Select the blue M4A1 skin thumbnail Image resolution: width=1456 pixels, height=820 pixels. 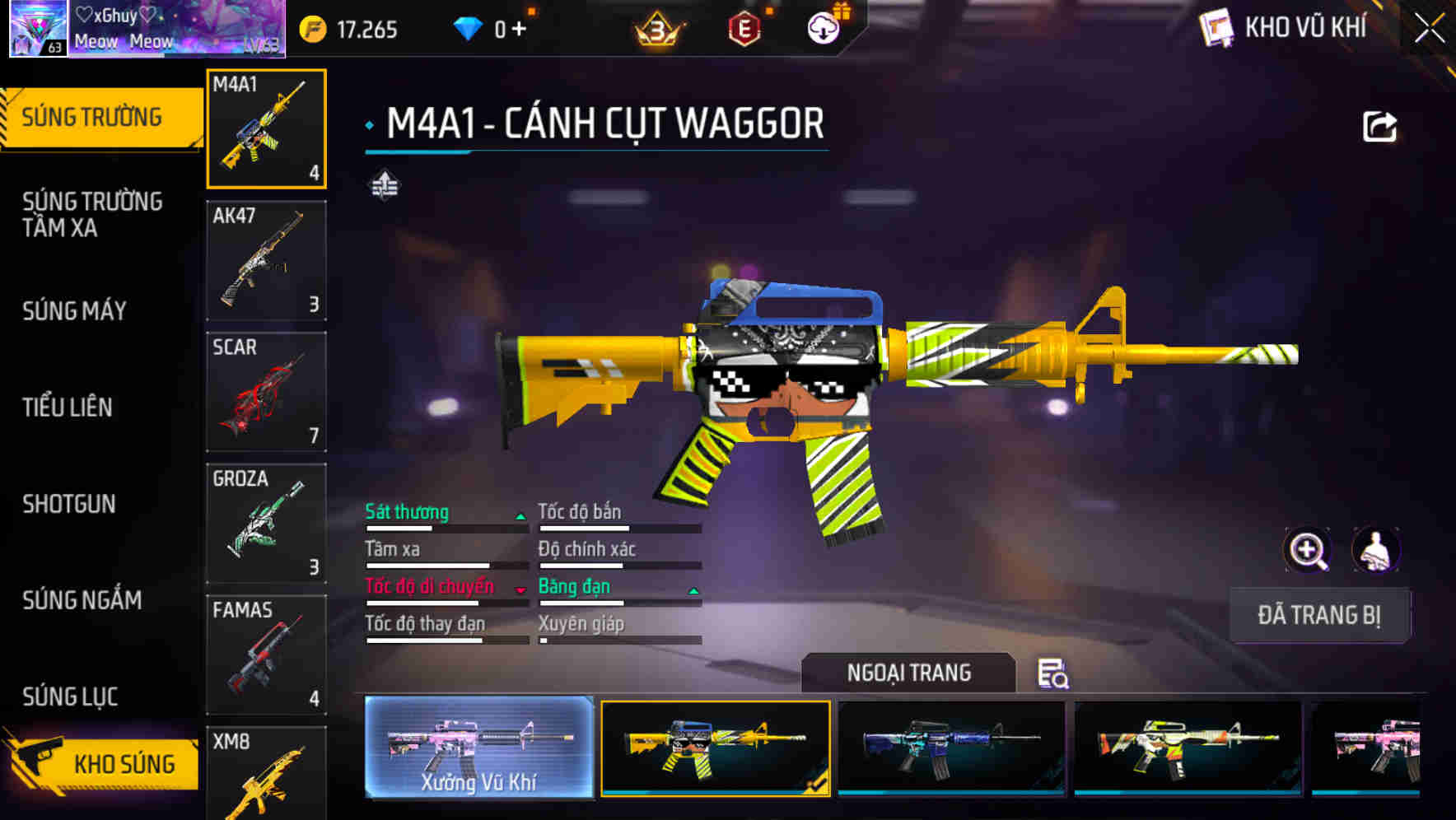pyautogui.click(x=951, y=747)
